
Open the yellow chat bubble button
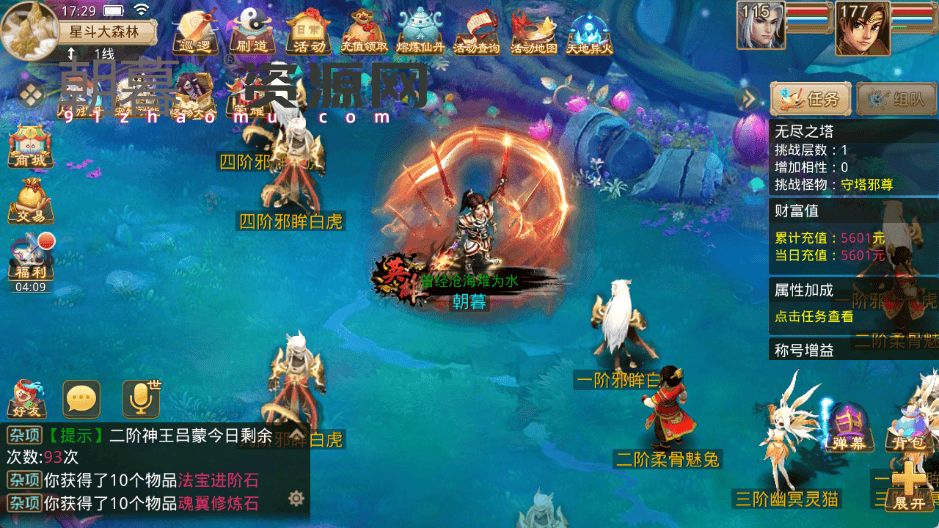[81, 399]
